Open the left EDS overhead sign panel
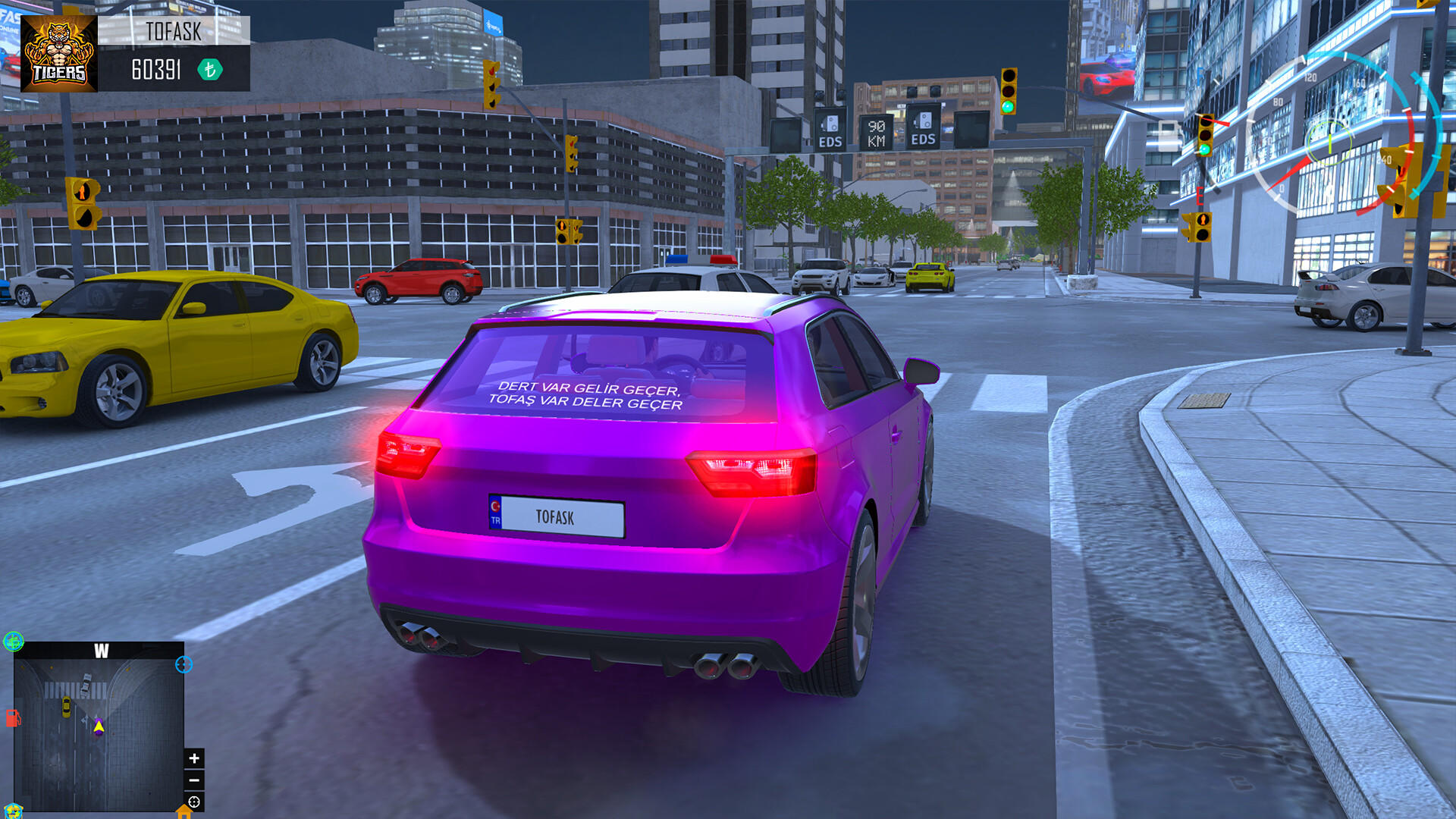 click(831, 130)
